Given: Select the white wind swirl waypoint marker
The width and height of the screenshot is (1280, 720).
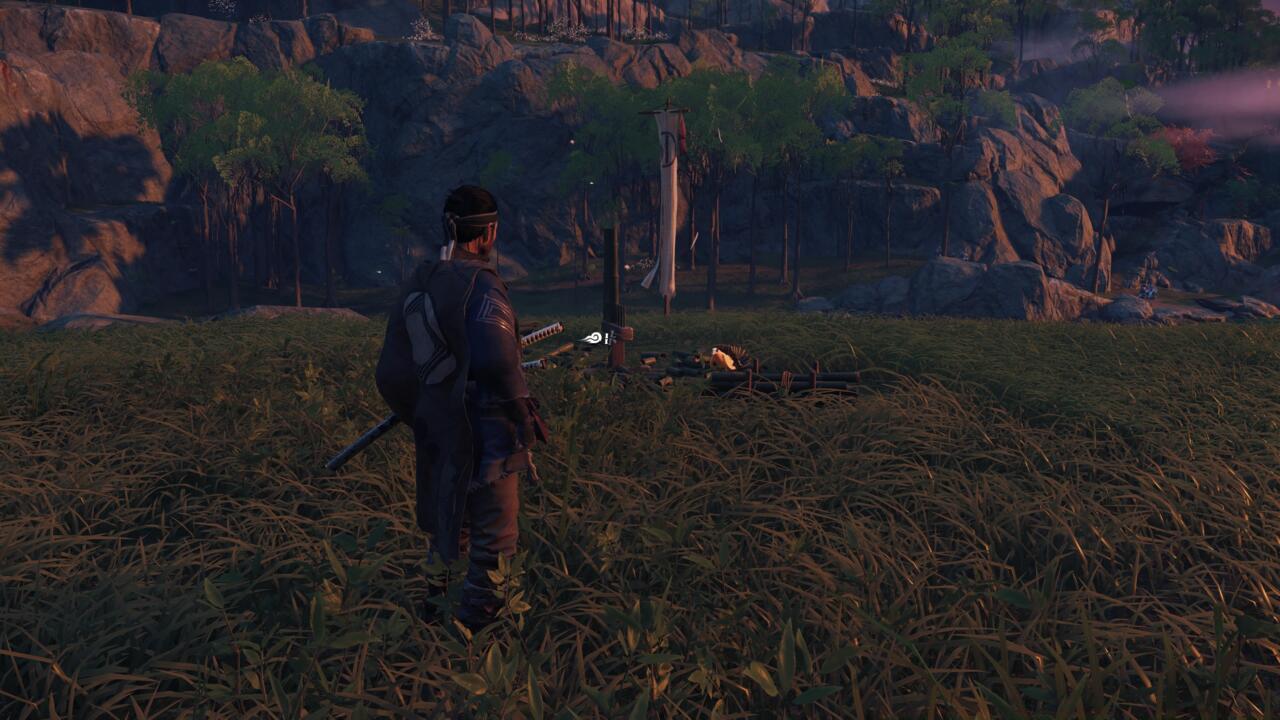Looking at the screenshot, I should coord(594,339).
